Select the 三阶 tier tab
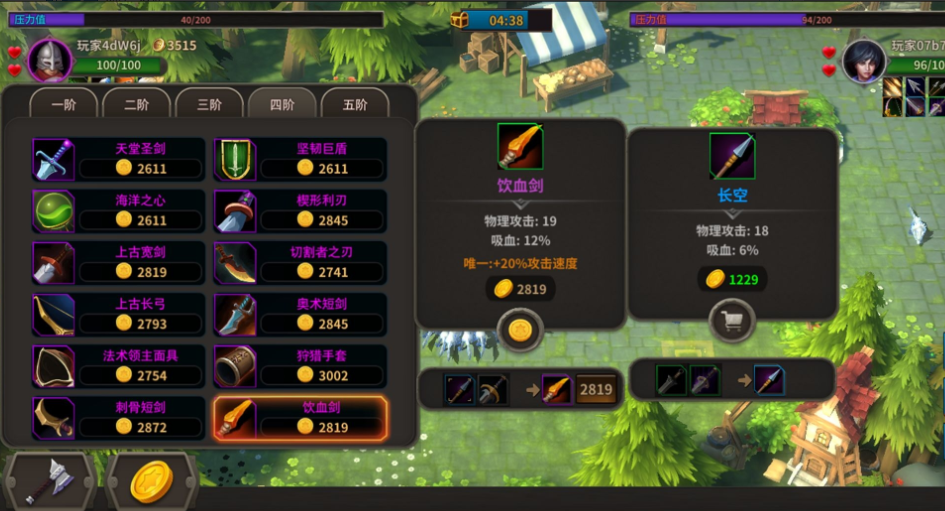945x511 pixels. 209,105
